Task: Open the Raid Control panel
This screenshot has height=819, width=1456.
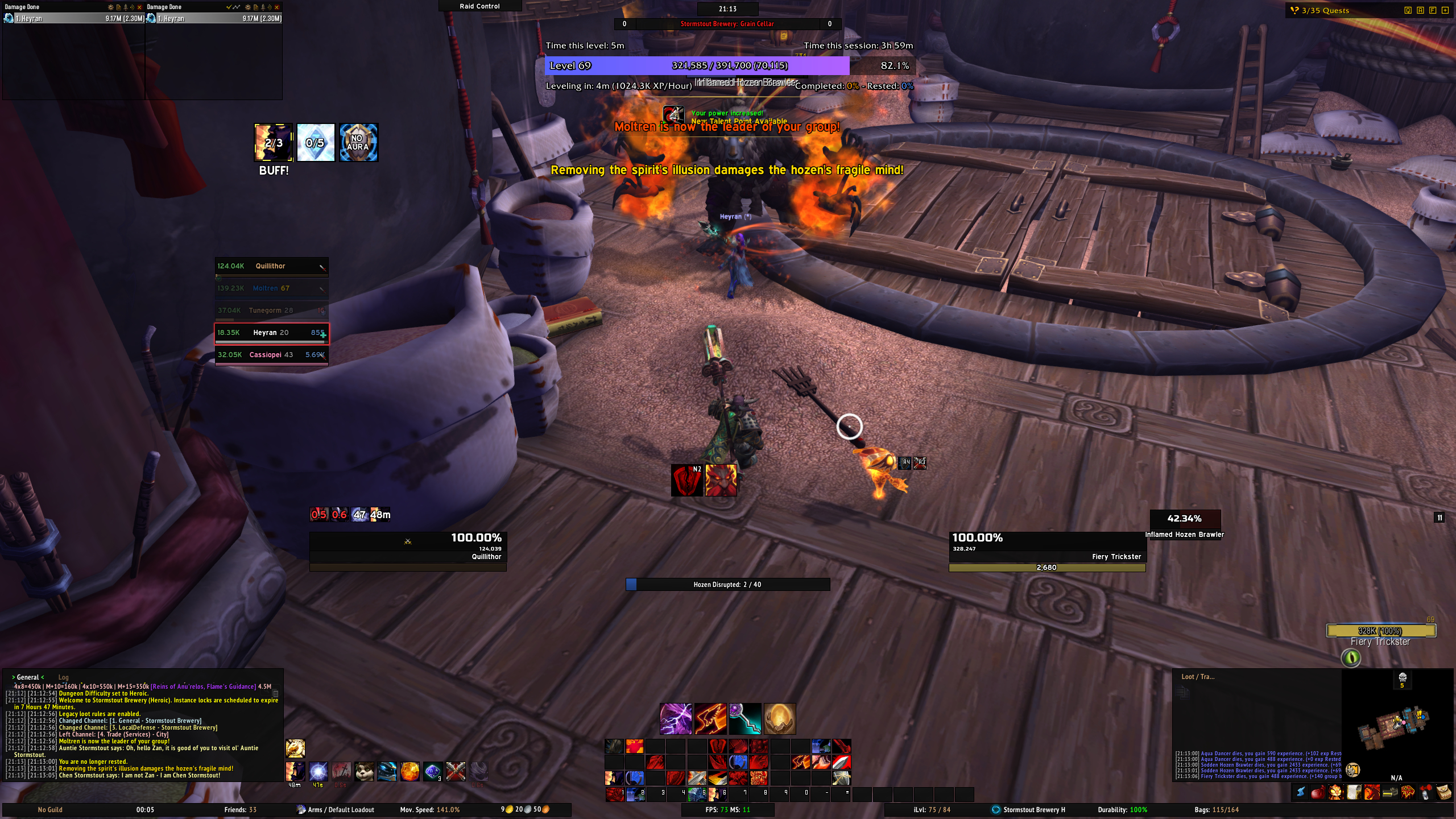Action: 479,6
